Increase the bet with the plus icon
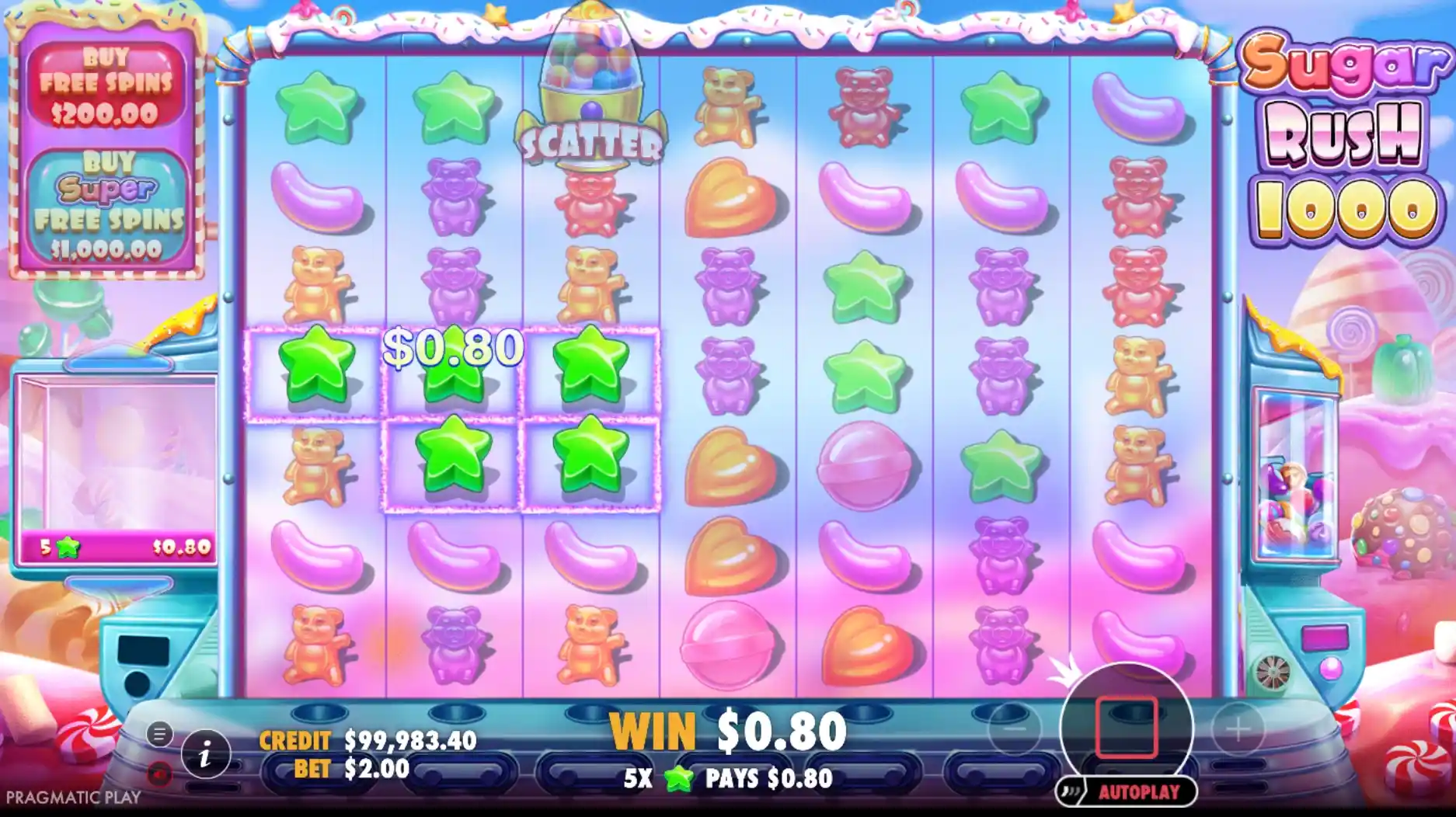Viewport: 1456px width, 817px height. point(1238,729)
